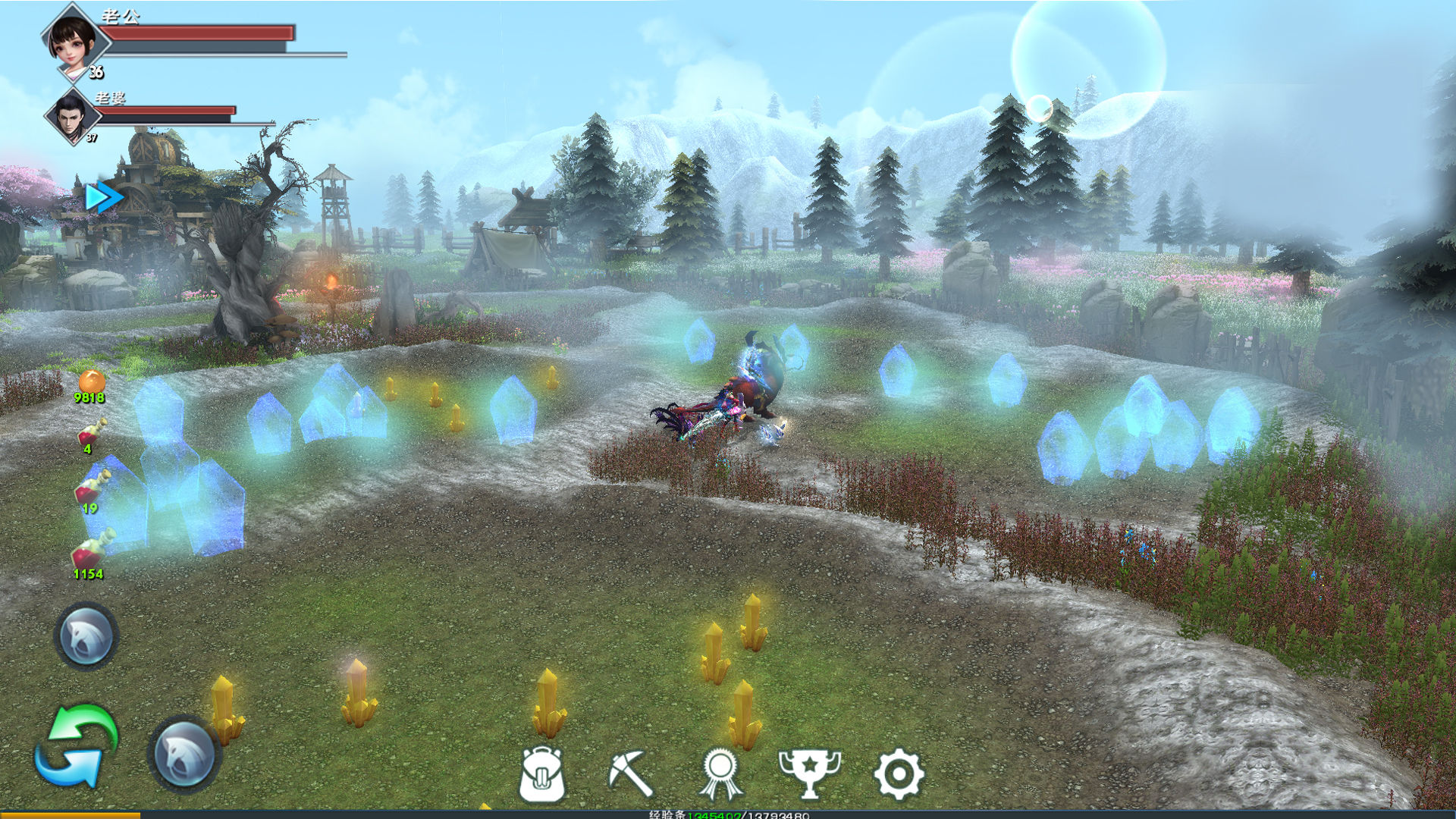The image size is (1456, 819).
Task: Open the pickaxe mining menu
Action: pyautogui.click(x=631, y=773)
